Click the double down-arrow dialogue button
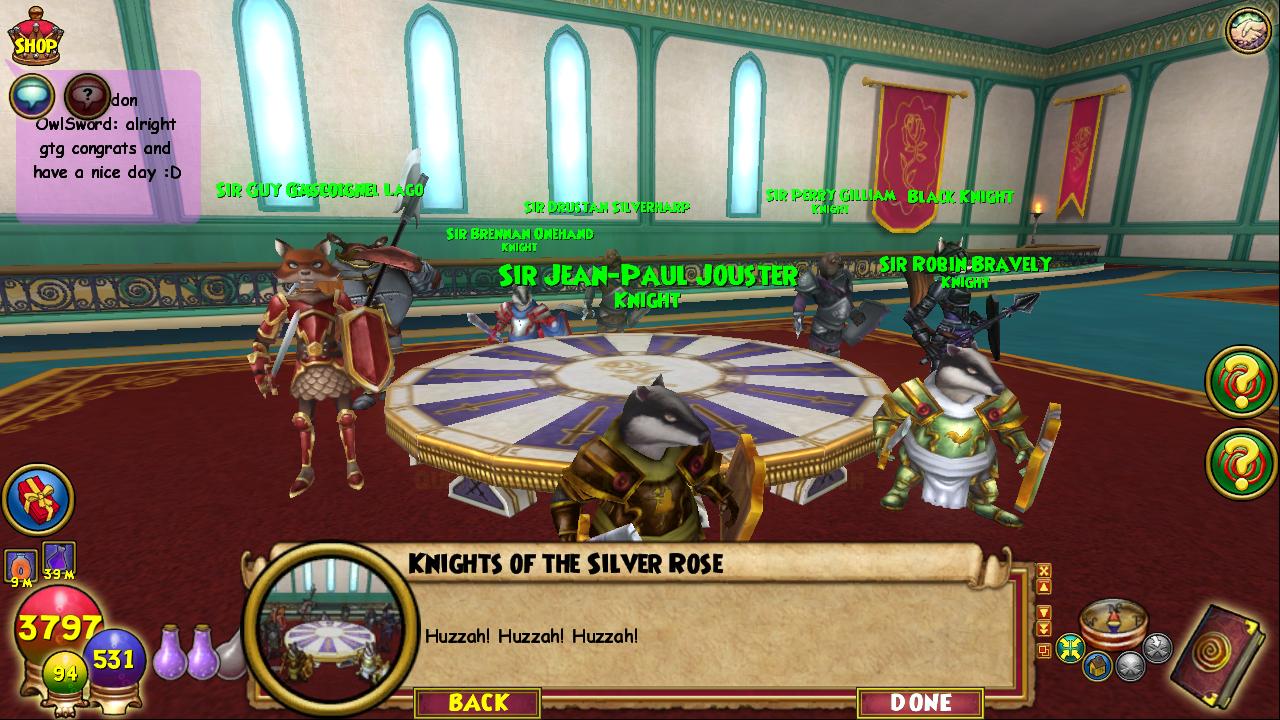The height and width of the screenshot is (720, 1280). (1044, 628)
